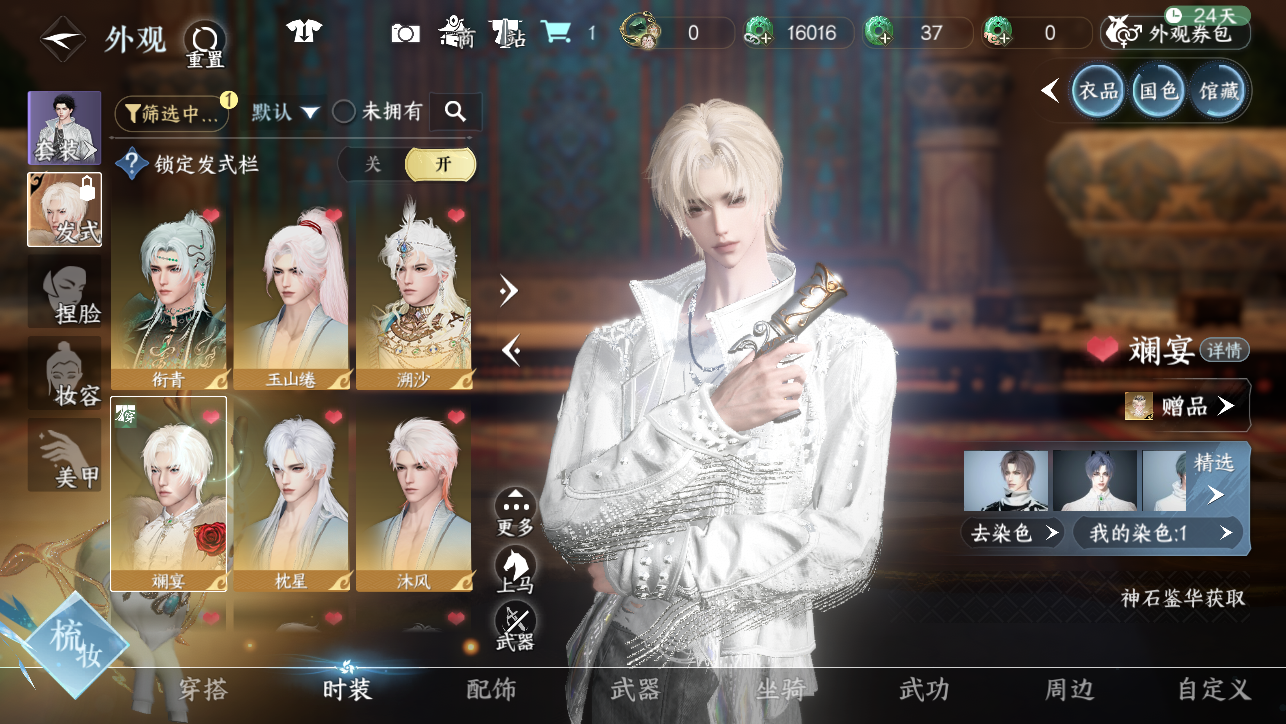Image resolution: width=1286 pixels, height=724 pixels.
Task: Open the 去染色 dye option
Action: (x=1012, y=533)
